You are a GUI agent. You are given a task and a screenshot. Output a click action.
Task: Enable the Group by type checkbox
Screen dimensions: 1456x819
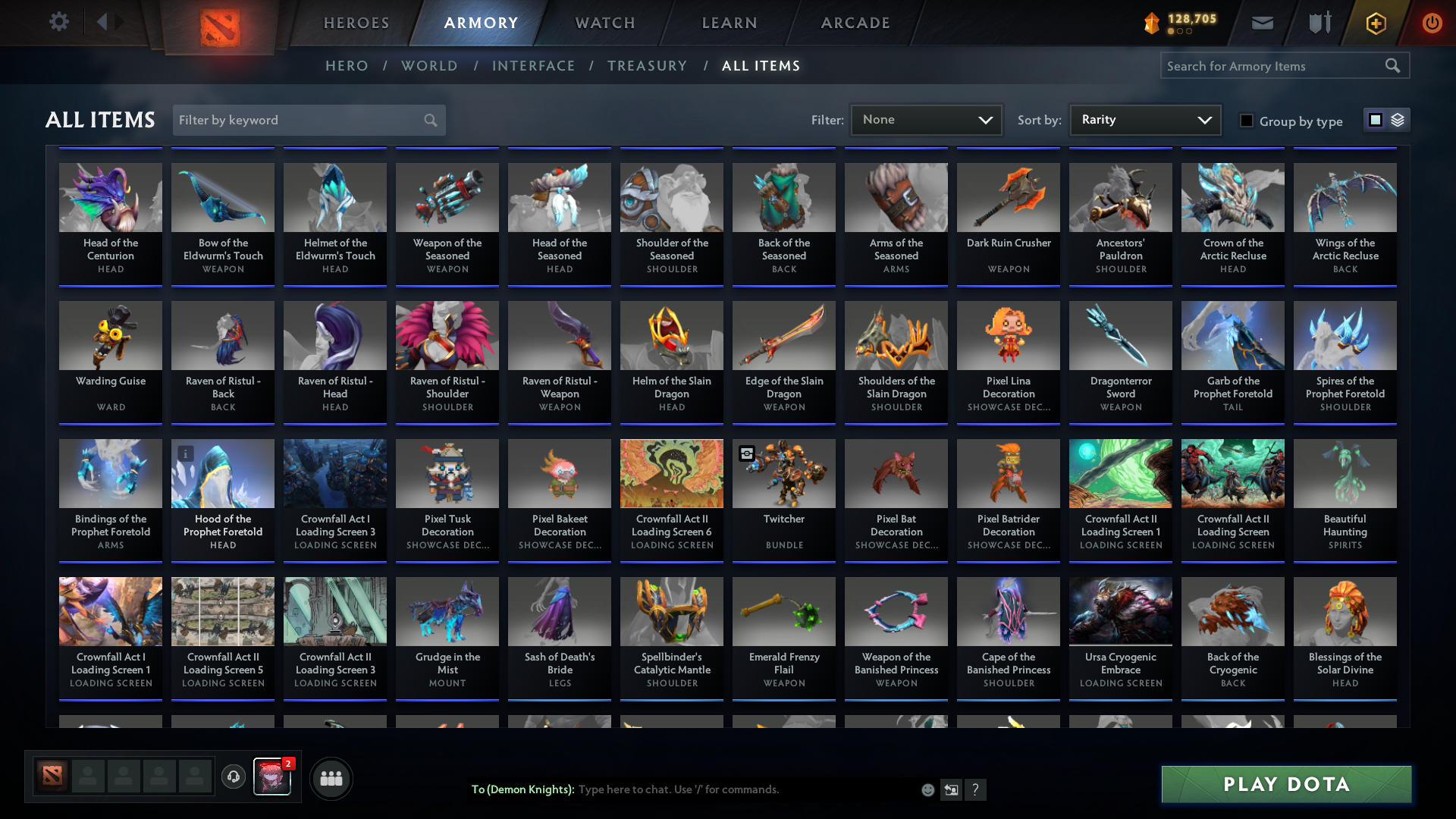click(x=1247, y=121)
